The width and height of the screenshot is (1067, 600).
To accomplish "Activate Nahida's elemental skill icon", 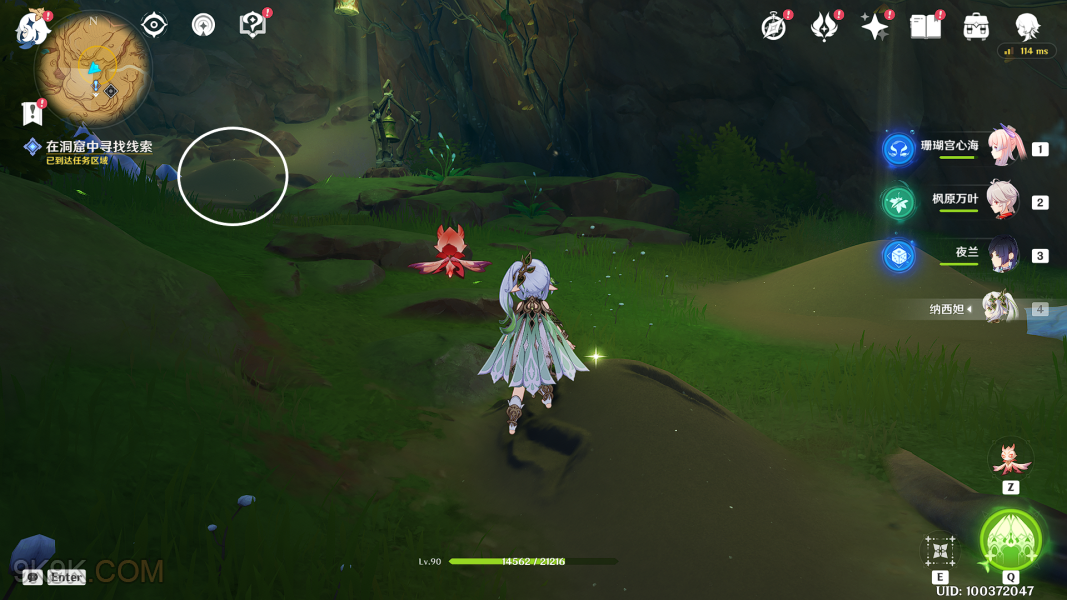I will pos(940,551).
